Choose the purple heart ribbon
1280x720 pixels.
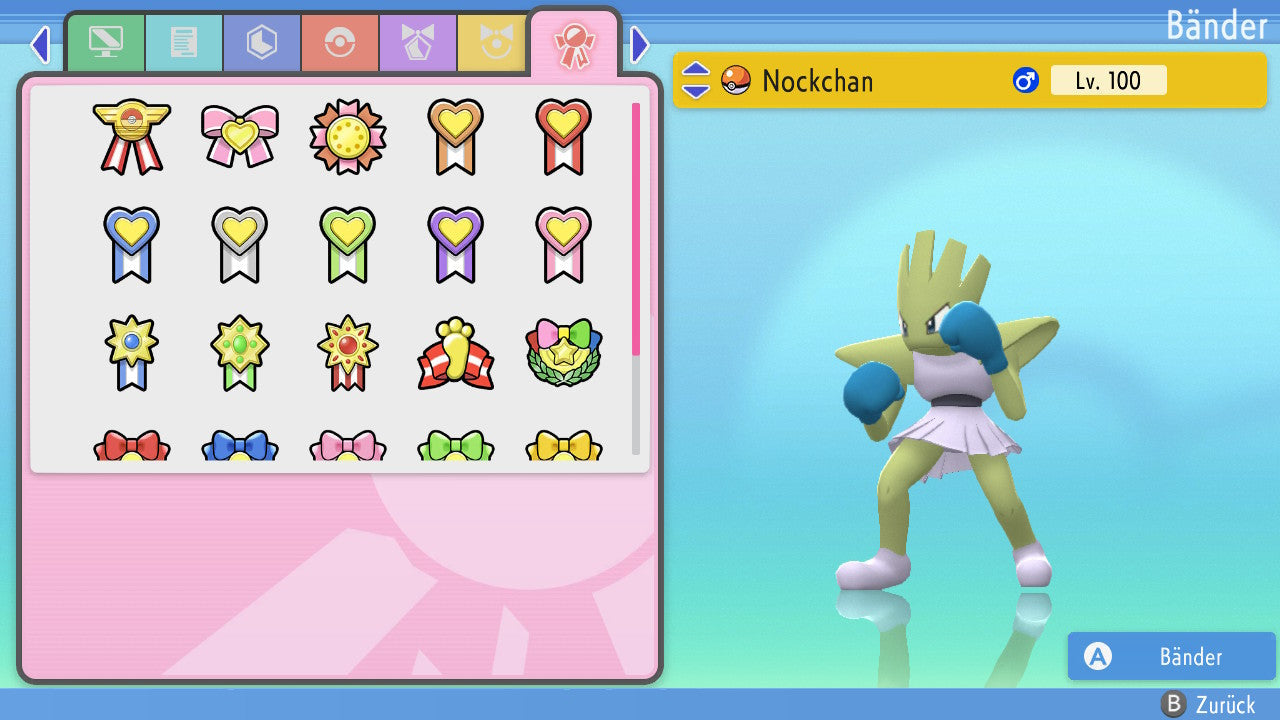click(x=456, y=244)
